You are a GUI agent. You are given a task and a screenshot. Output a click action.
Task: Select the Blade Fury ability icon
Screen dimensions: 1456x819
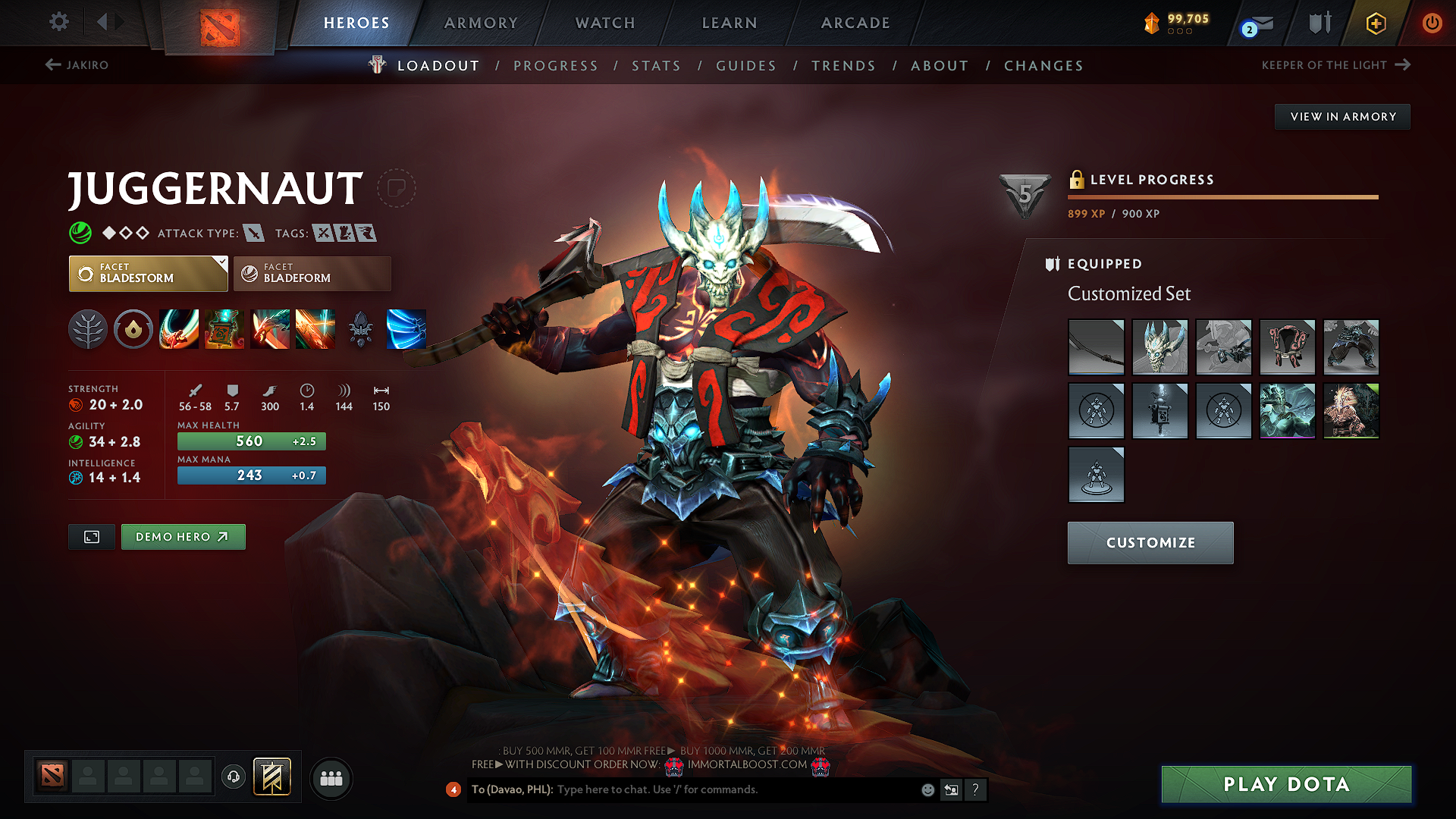coord(179,329)
